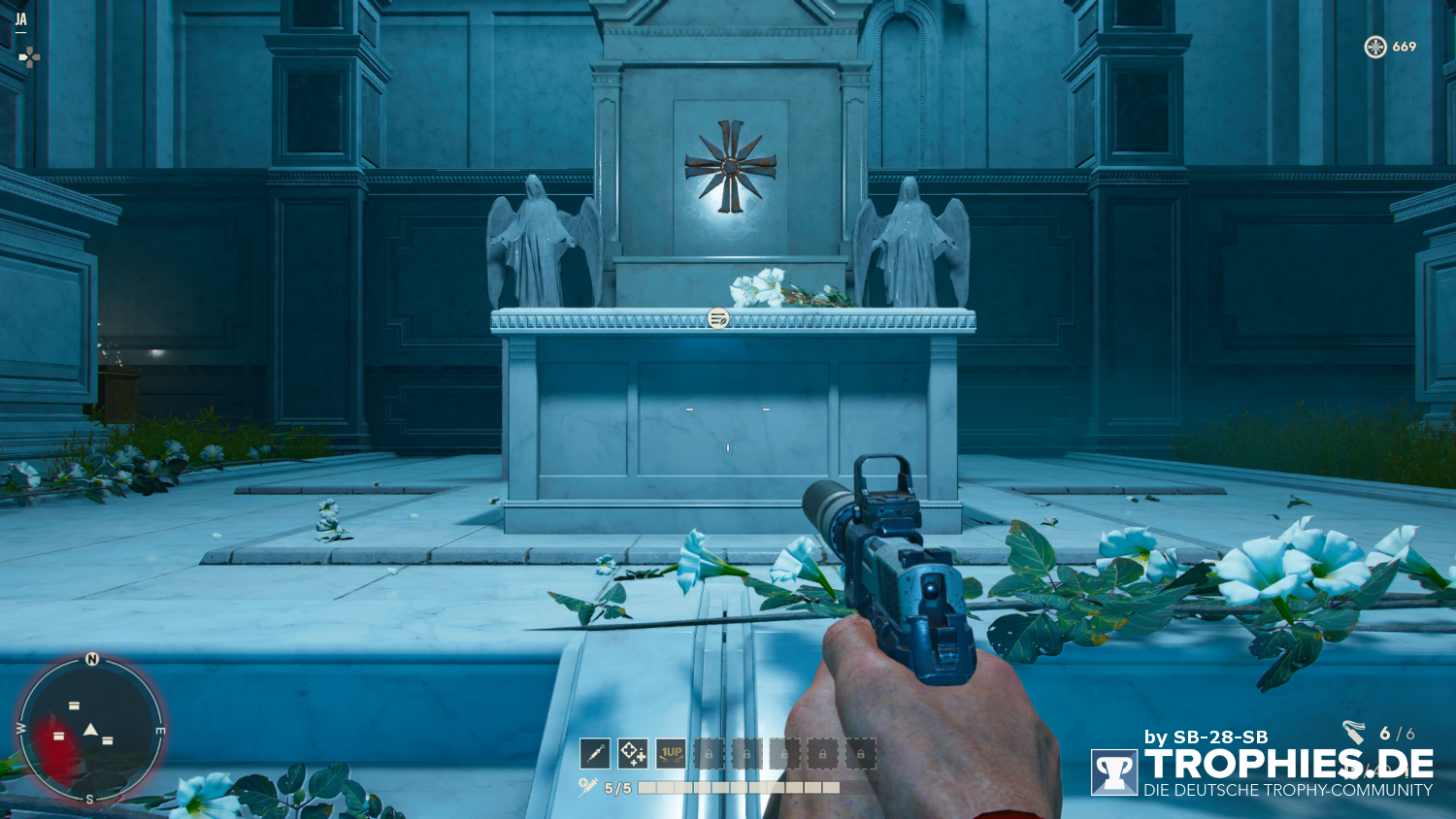
Task: Toggle the JA prompt in the corner
Action: 21,16
